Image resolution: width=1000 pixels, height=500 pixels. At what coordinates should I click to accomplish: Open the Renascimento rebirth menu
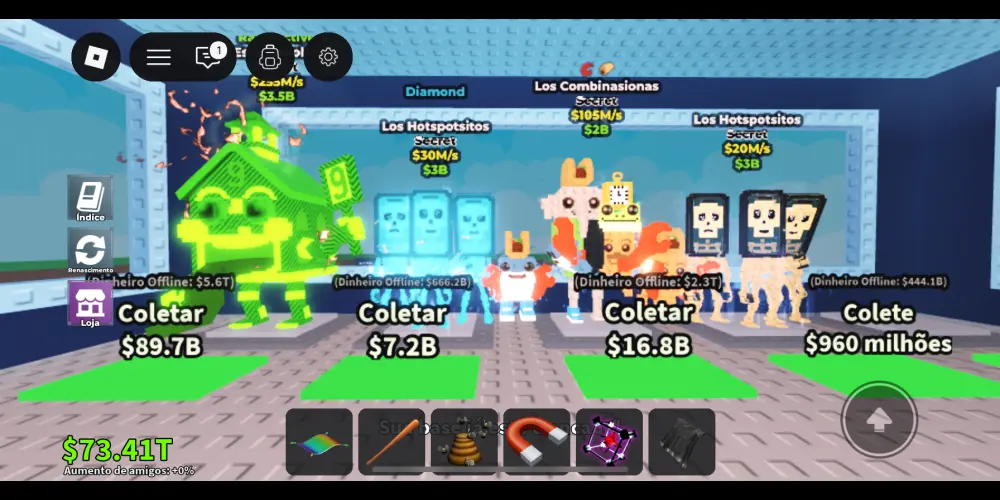(x=90, y=249)
